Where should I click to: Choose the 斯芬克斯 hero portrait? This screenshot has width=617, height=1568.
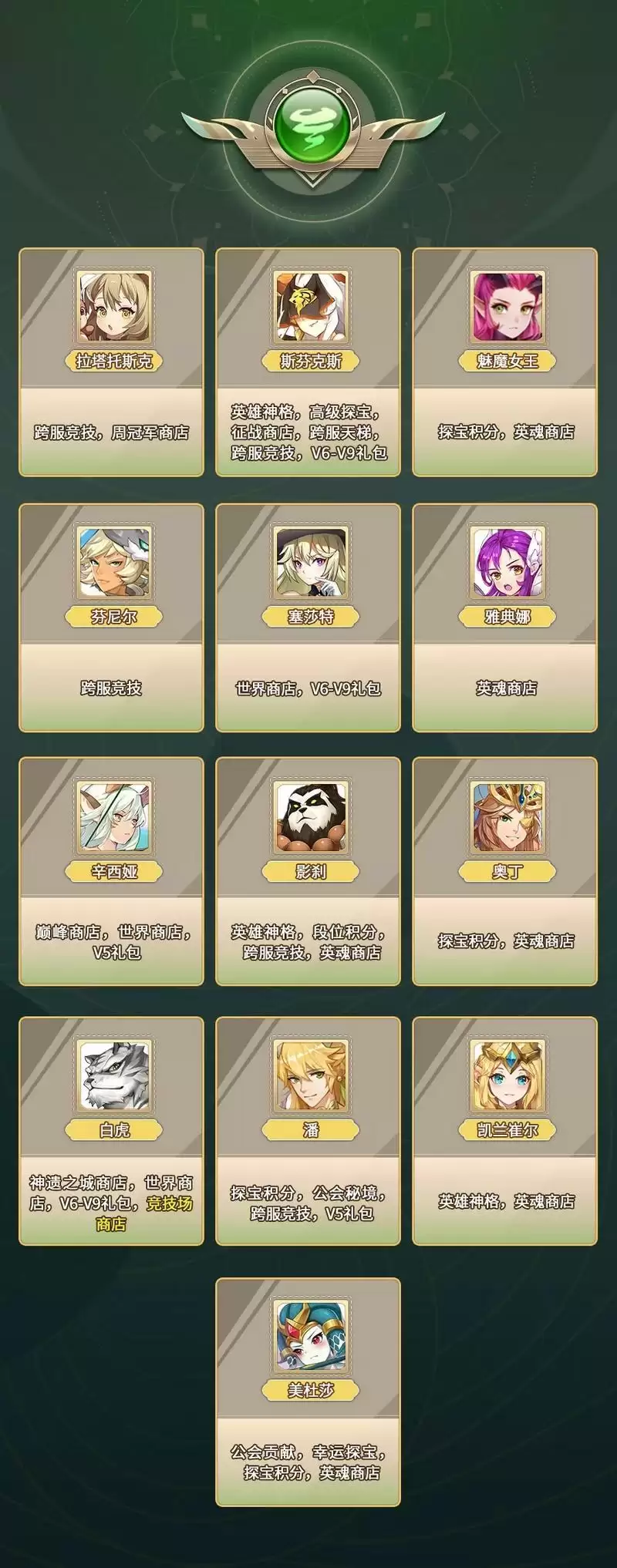[311, 307]
